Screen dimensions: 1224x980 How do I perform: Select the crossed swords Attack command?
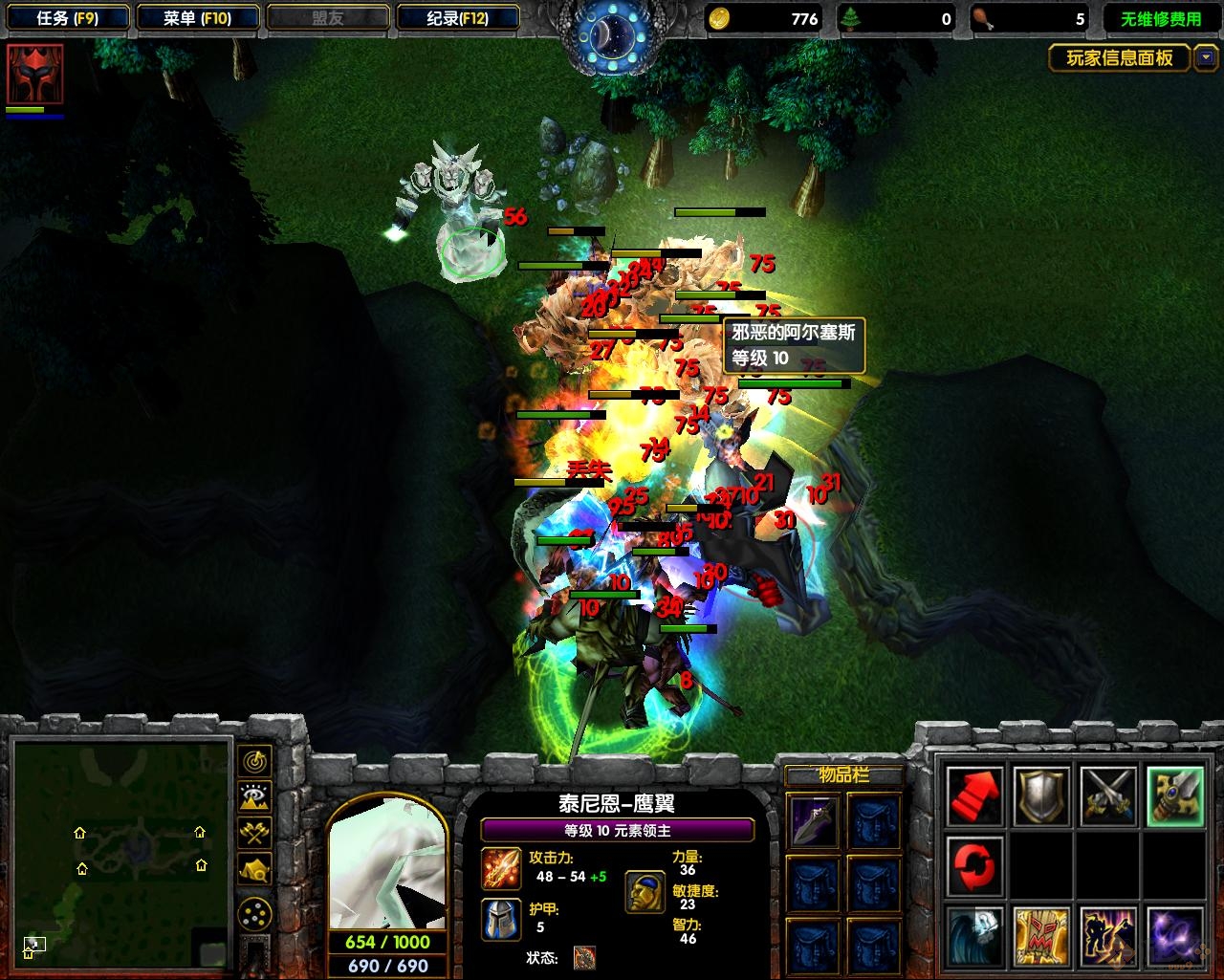[1108, 796]
